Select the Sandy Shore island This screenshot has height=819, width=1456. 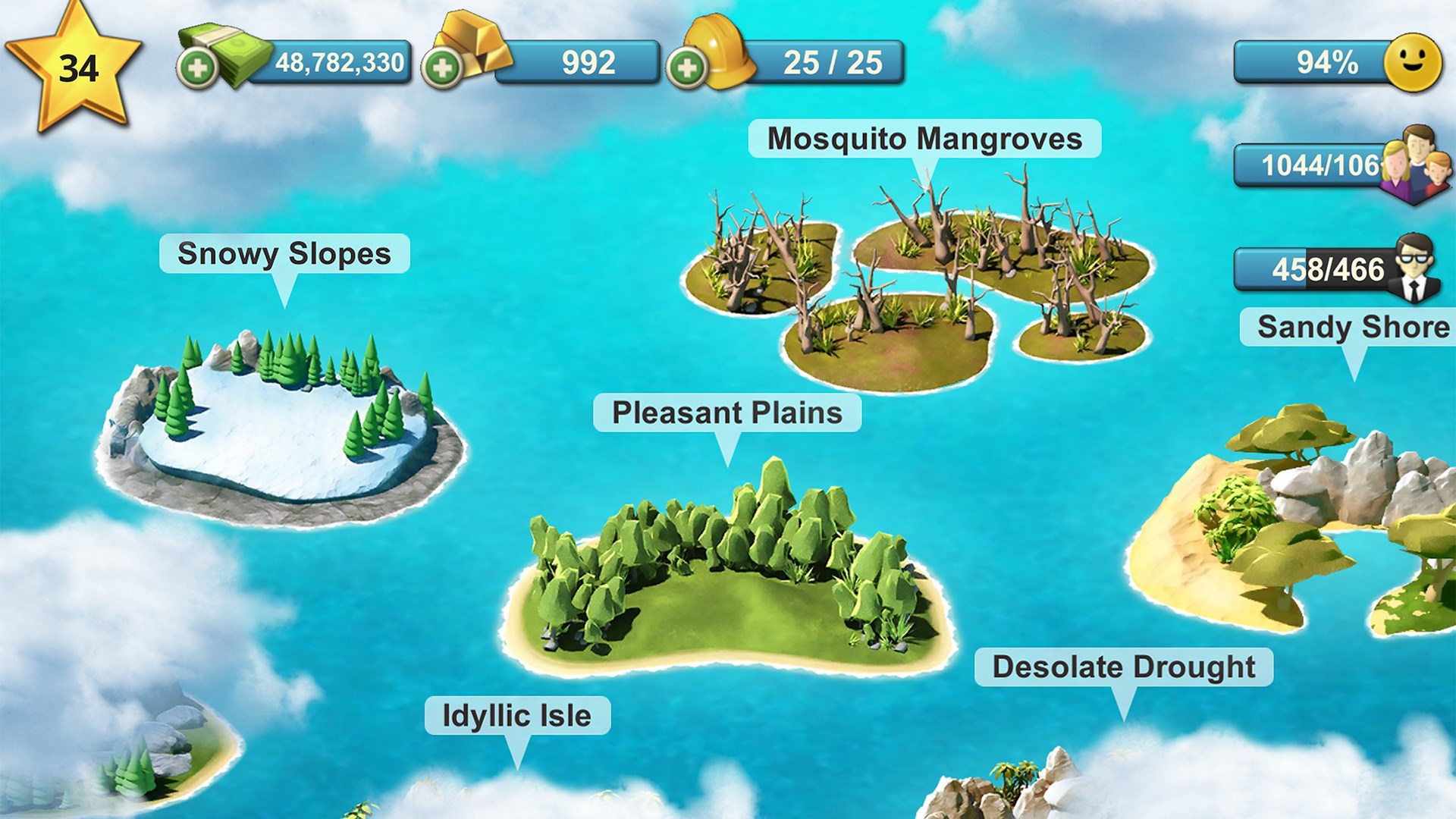point(1289,516)
